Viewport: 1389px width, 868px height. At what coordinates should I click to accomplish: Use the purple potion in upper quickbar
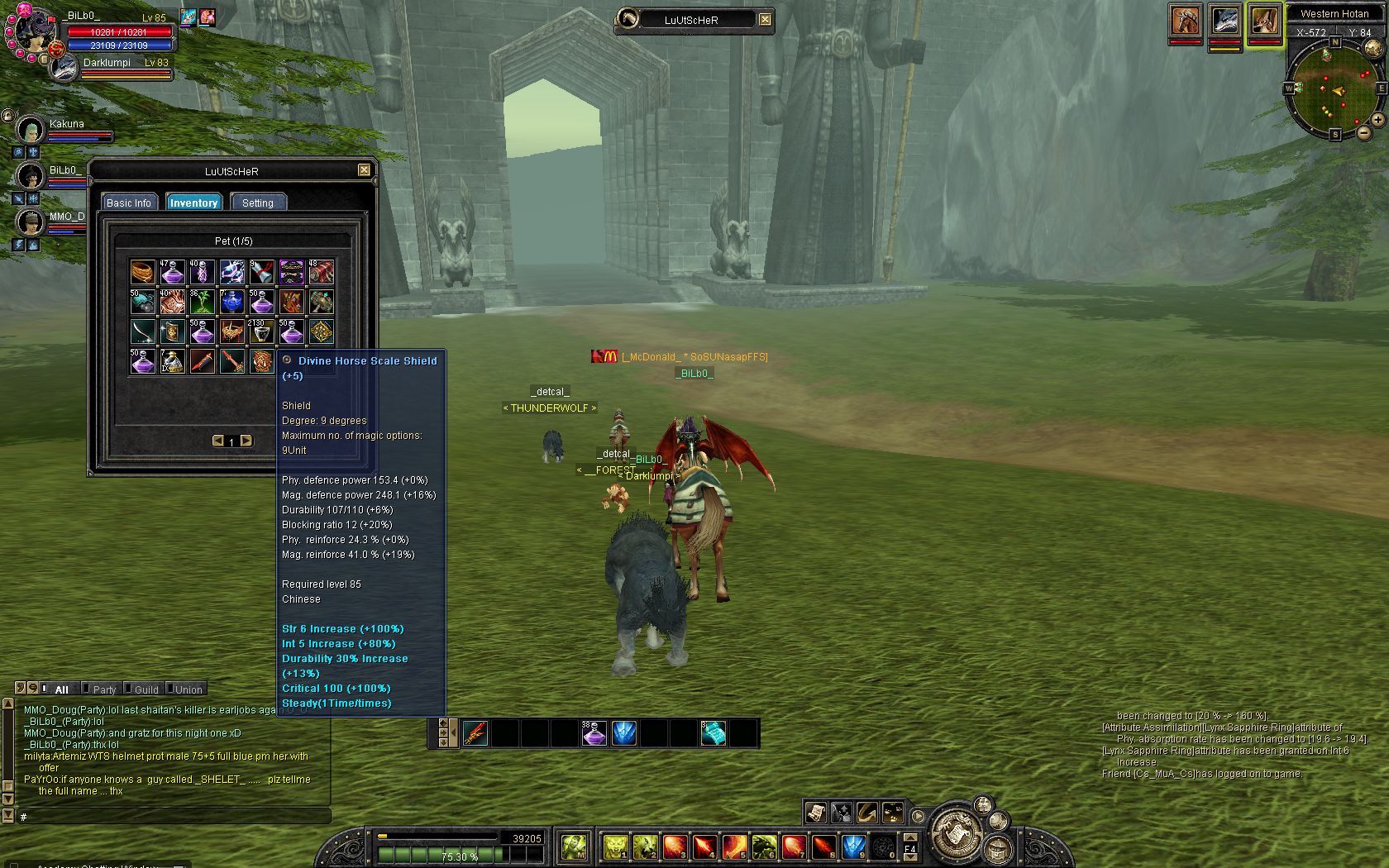point(594,733)
